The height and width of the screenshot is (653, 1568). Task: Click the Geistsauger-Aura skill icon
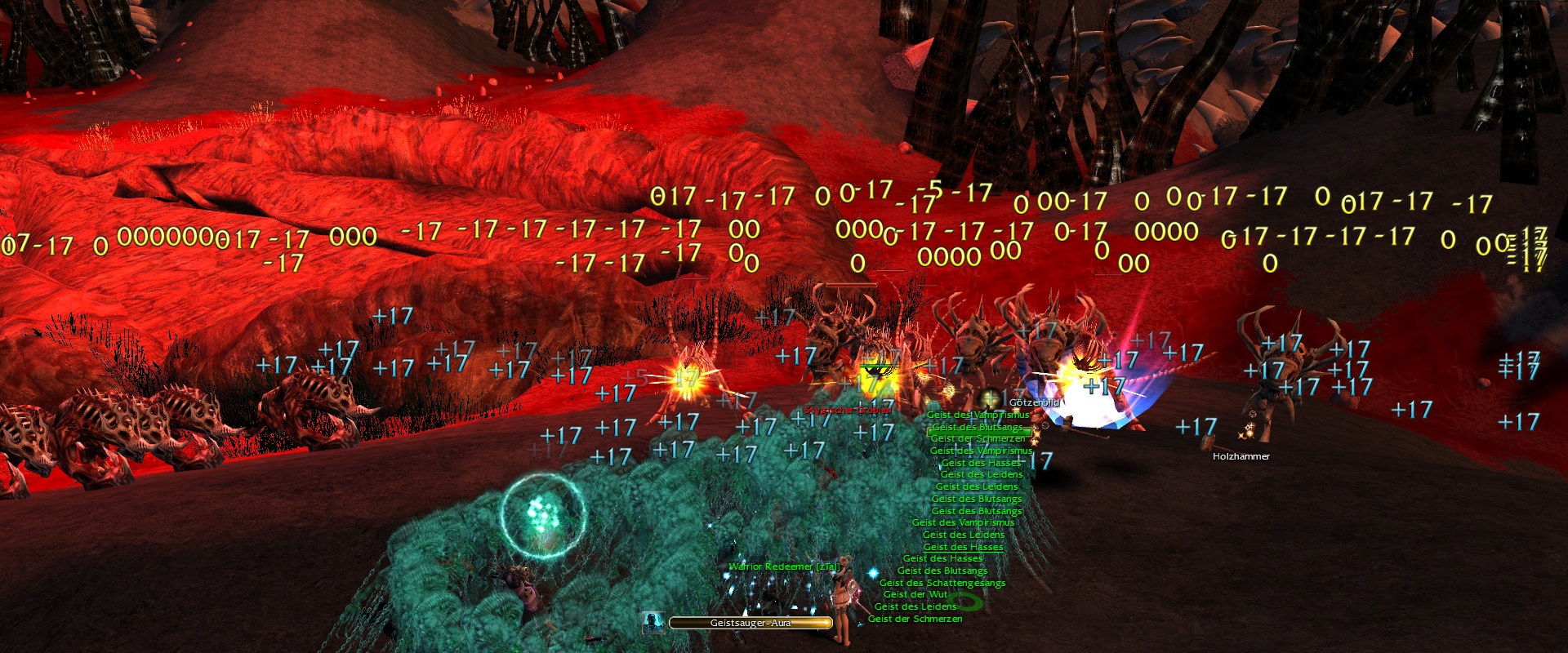(653, 623)
